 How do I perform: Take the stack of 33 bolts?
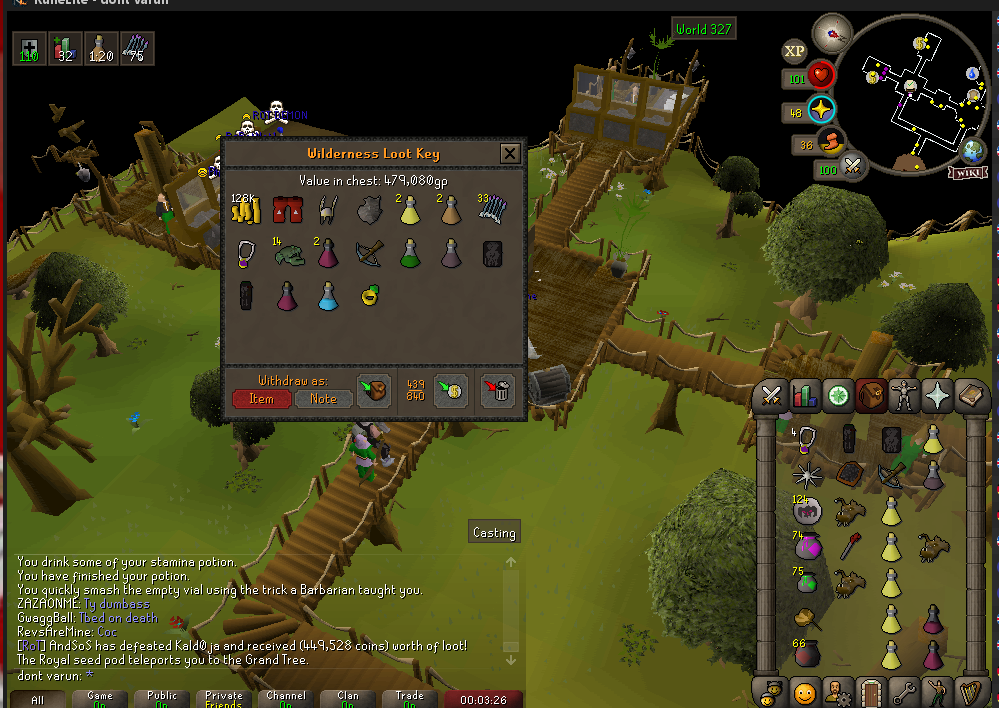(x=492, y=208)
